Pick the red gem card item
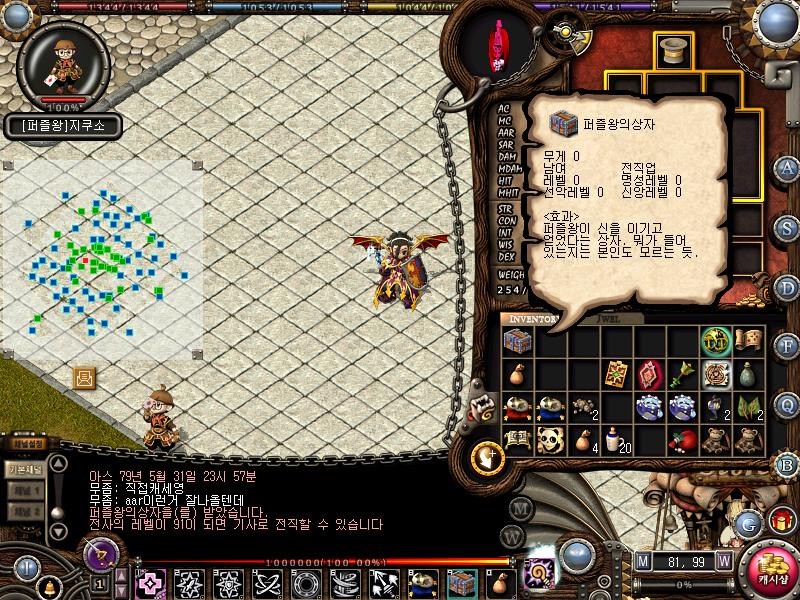Screen dimensions: 800x600 click(x=649, y=374)
